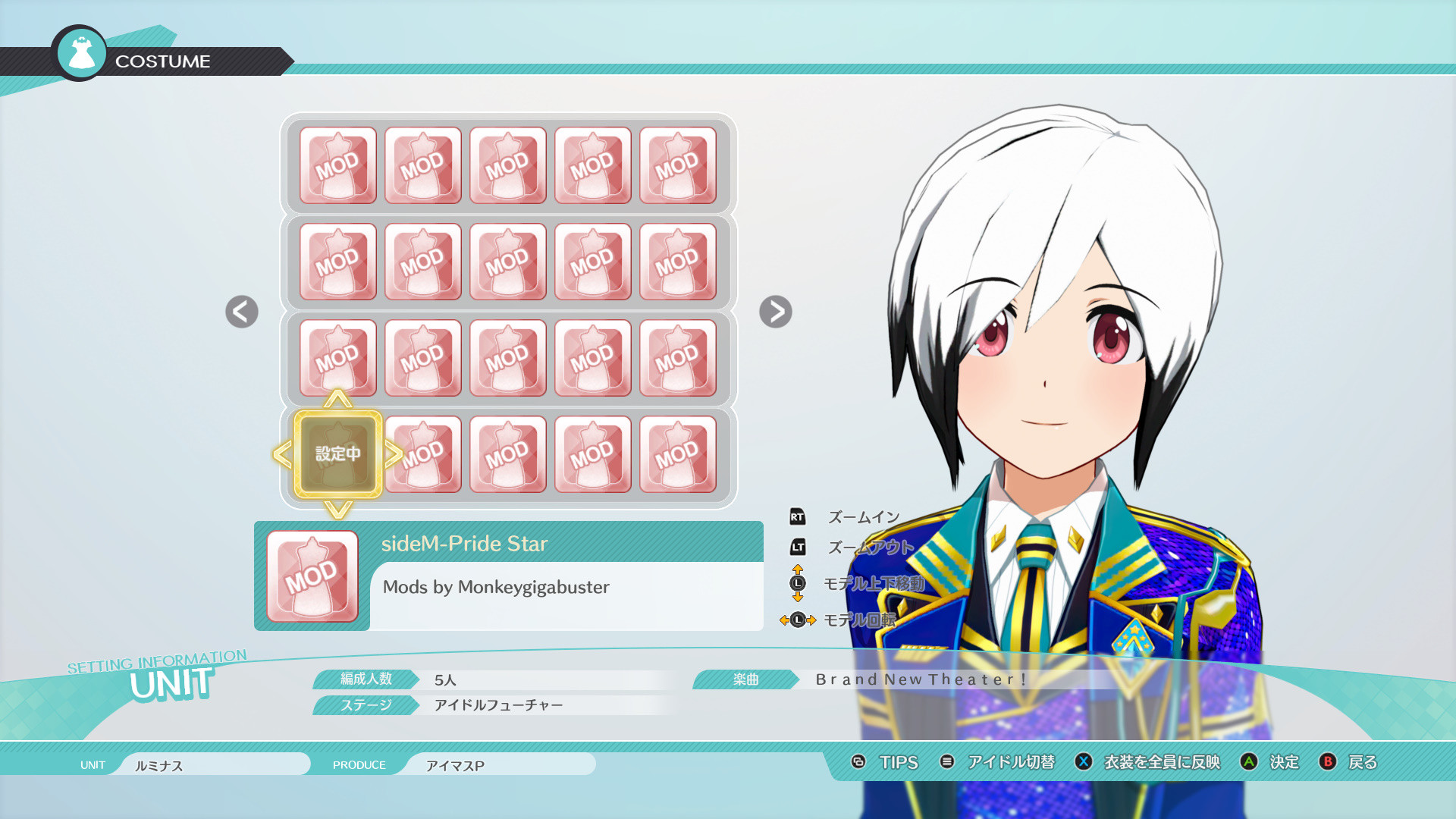
Task: Open the MOD costume in the second row middle
Action: (507, 260)
